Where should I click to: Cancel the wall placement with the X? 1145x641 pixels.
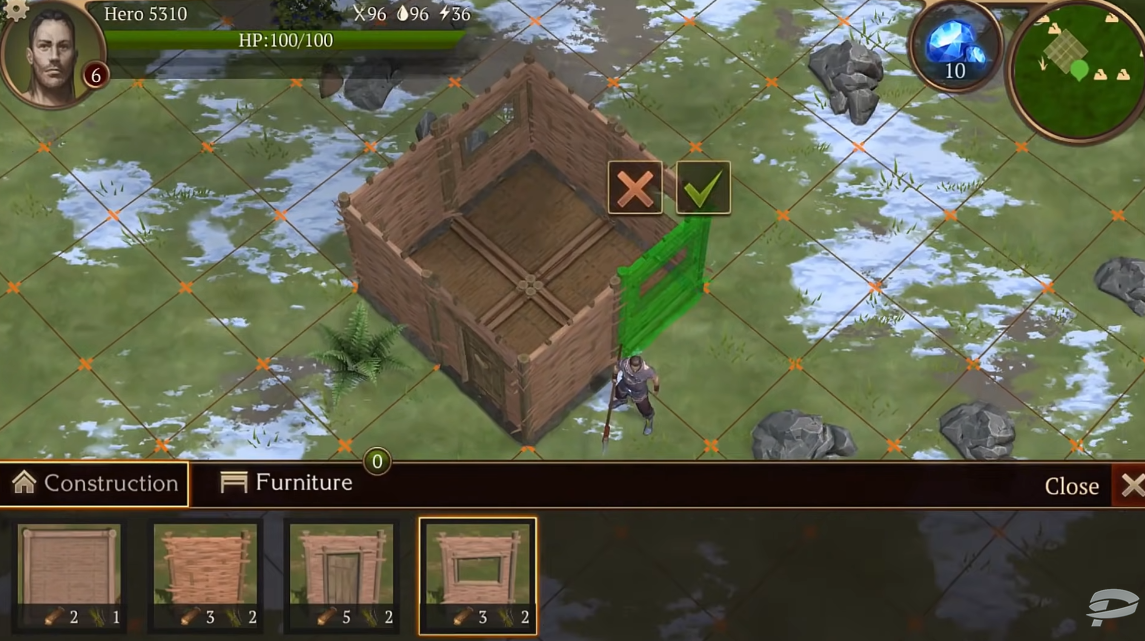pos(635,188)
